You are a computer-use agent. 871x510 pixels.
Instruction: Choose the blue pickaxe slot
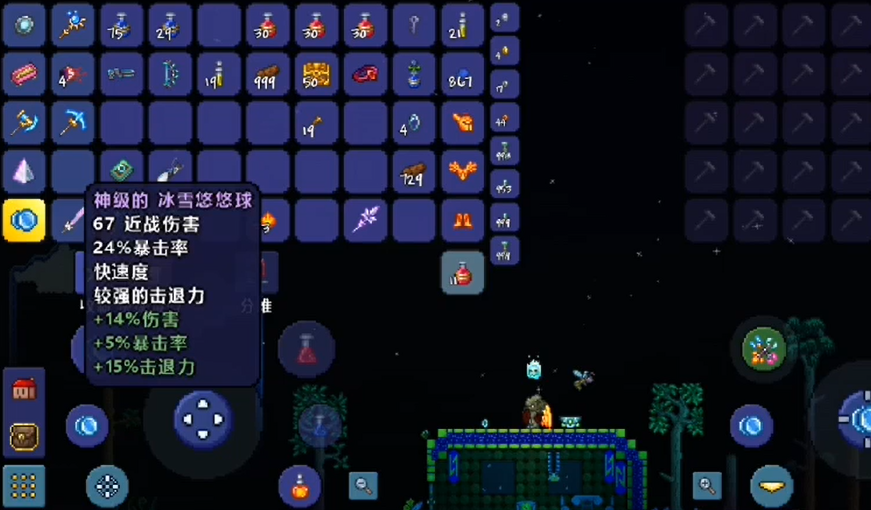73,123
